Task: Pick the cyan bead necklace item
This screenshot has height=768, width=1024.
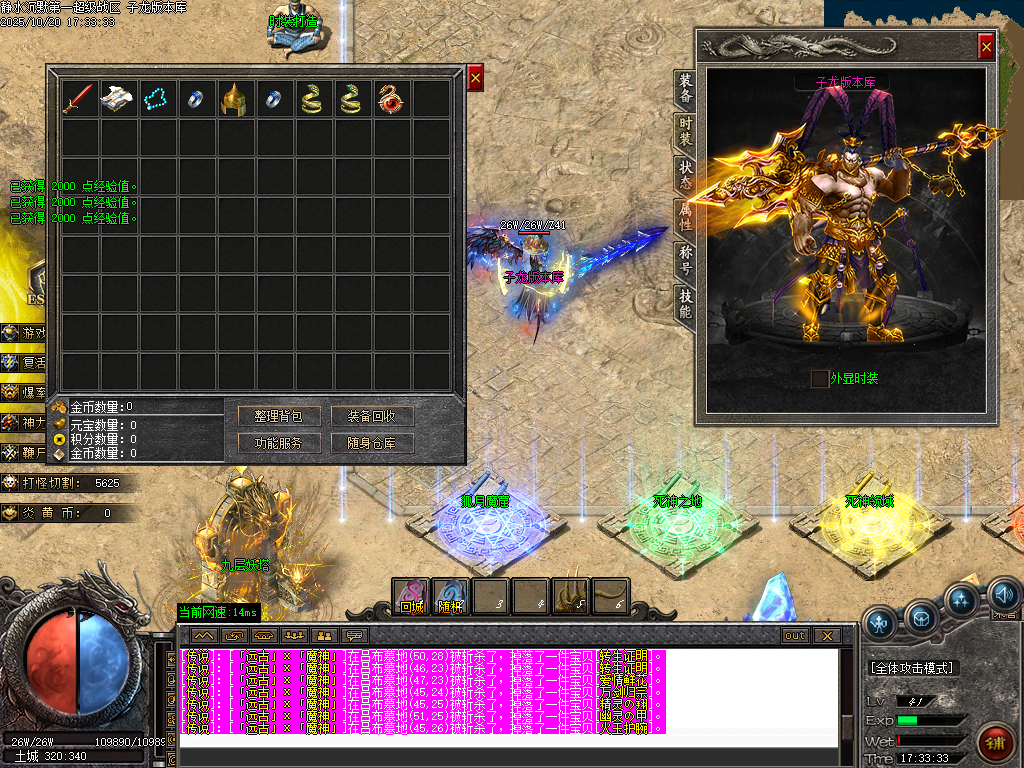Action: click(157, 98)
